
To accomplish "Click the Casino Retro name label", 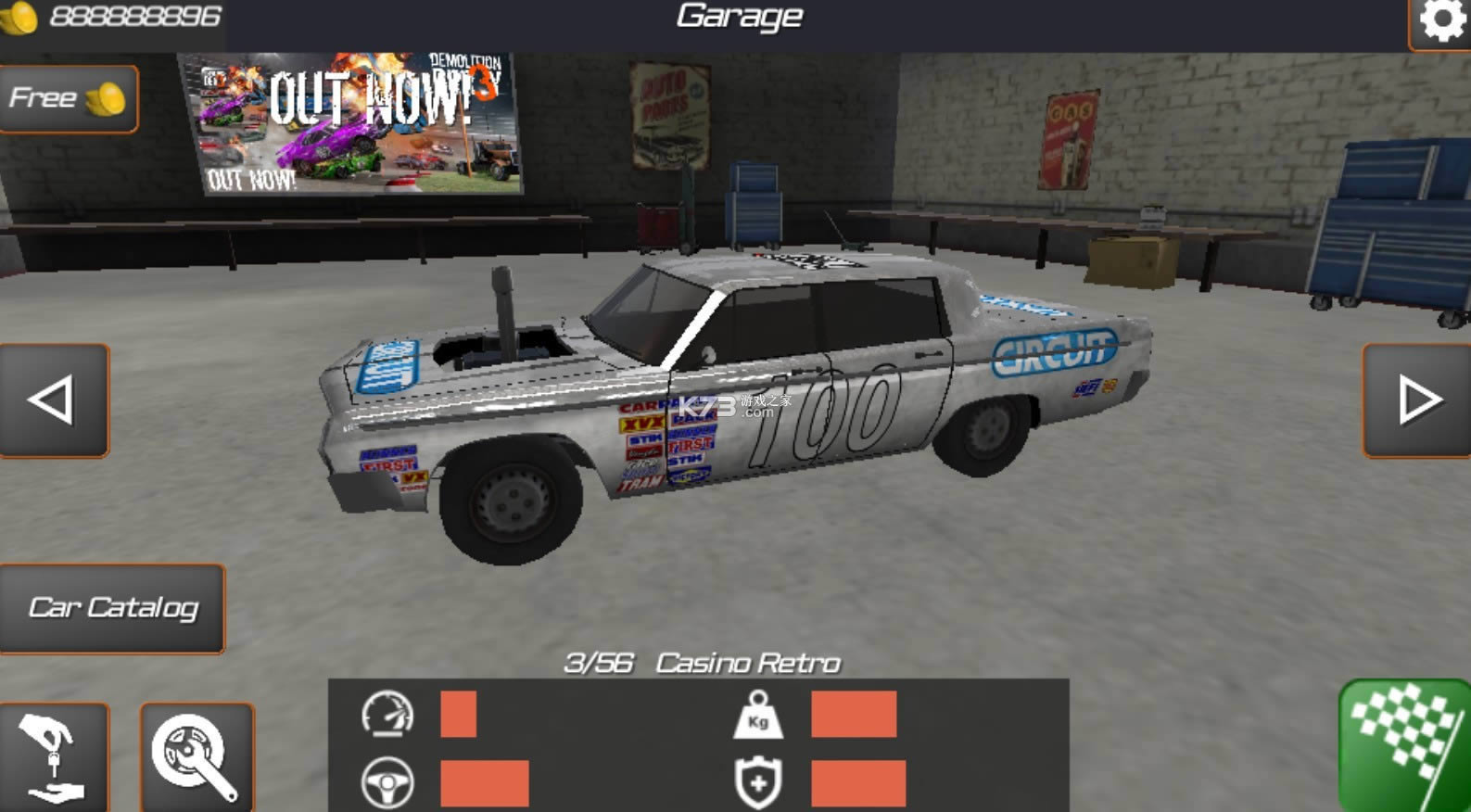I will (x=746, y=663).
